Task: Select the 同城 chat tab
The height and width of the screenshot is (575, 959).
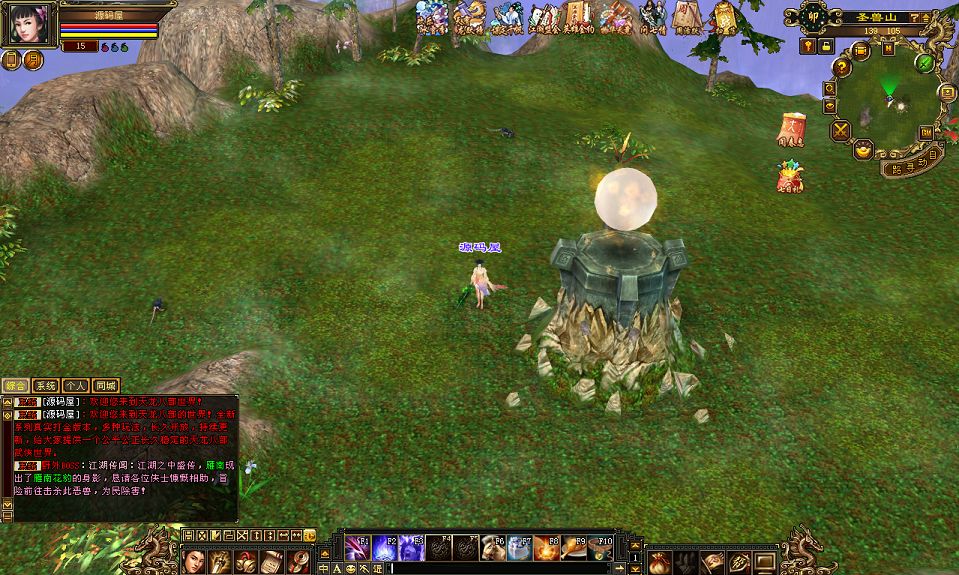Action: [x=106, y=385]
